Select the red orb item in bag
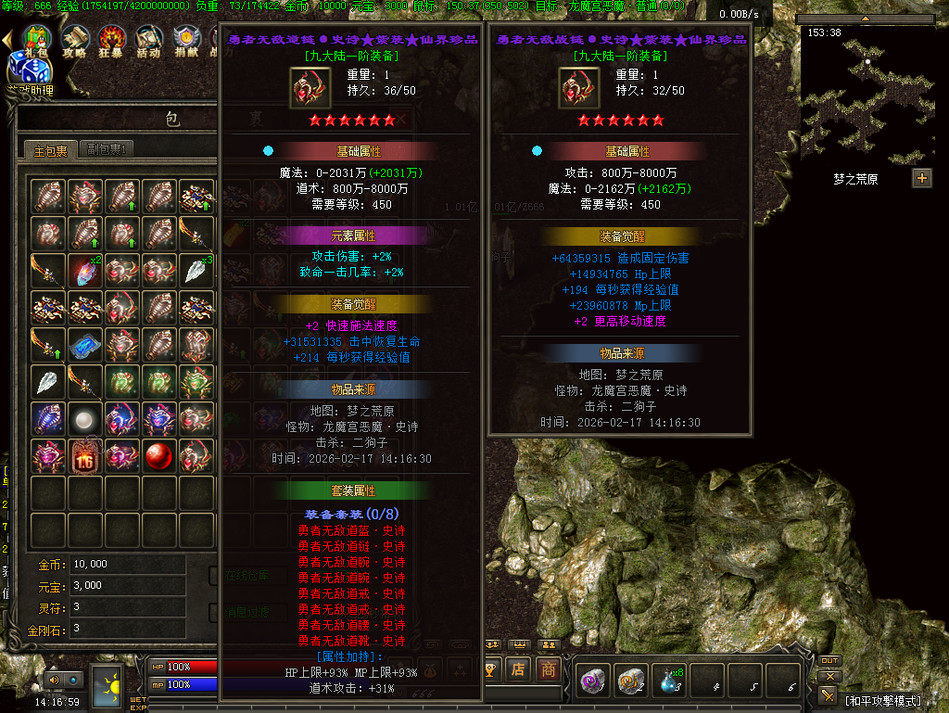The image size is (949, 713). (159, 456)
